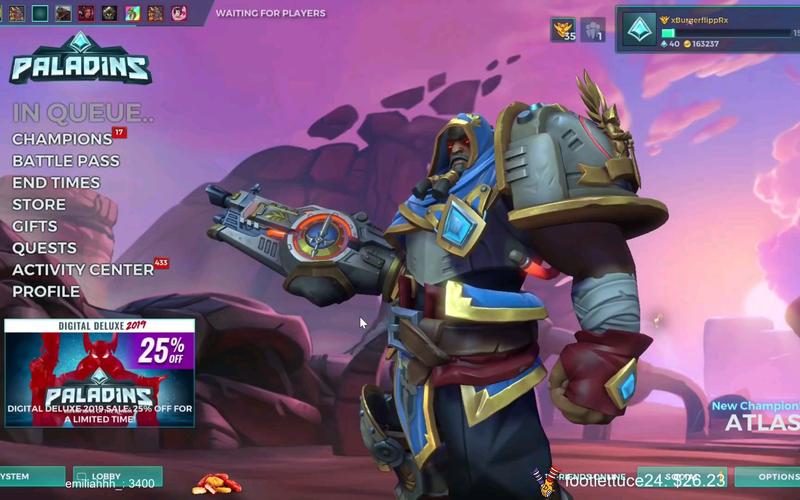
Task: Click the Digital Deluxe 2019 sale banner
Action: pyautogui.click(x=99, y=373)
